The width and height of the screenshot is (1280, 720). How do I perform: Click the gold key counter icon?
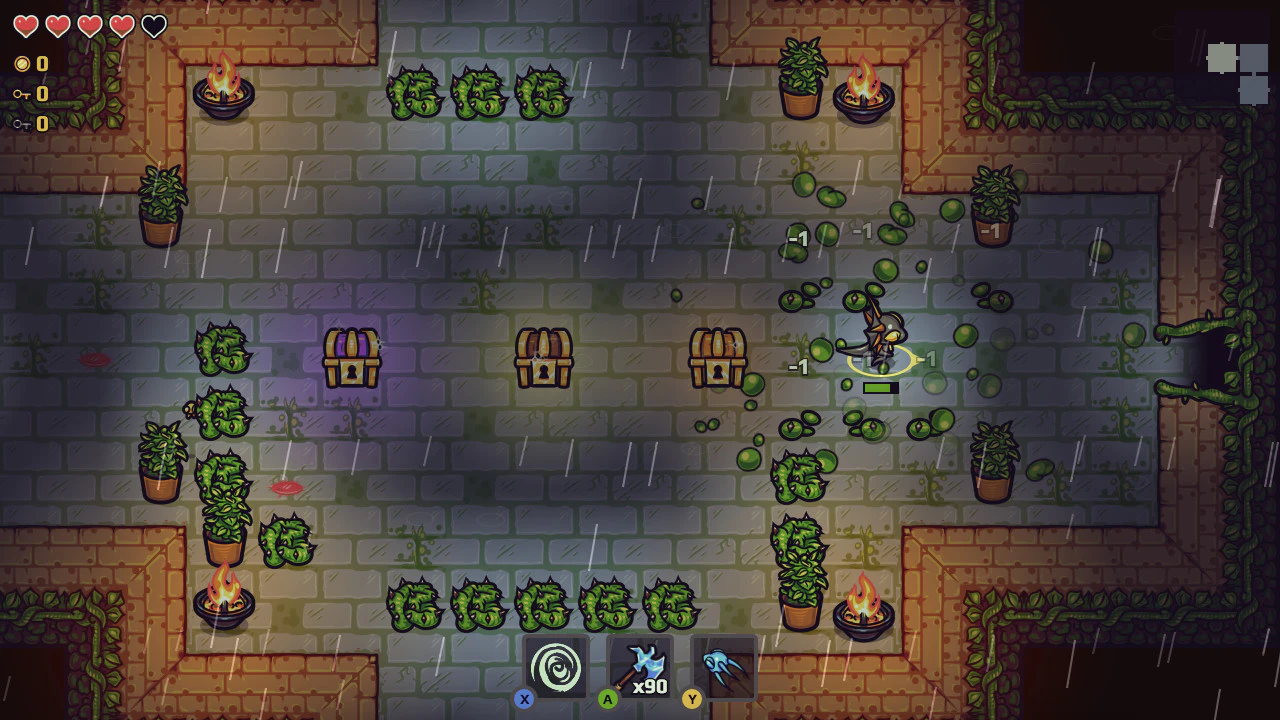(22, 93)
